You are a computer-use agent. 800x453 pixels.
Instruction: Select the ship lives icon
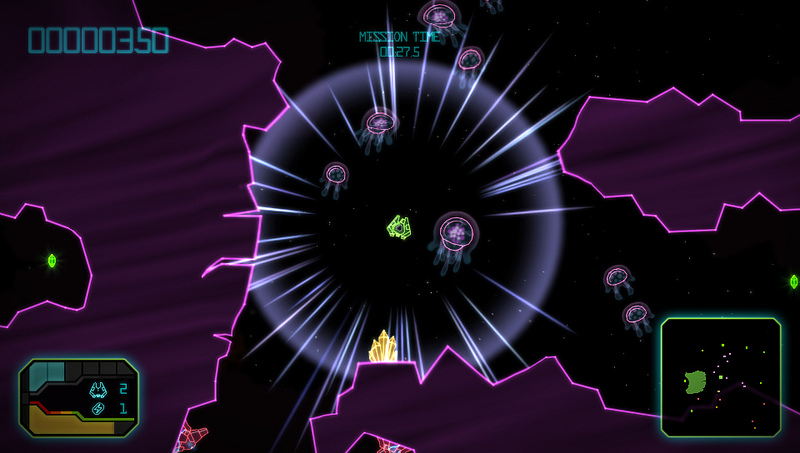pos(99,389)
